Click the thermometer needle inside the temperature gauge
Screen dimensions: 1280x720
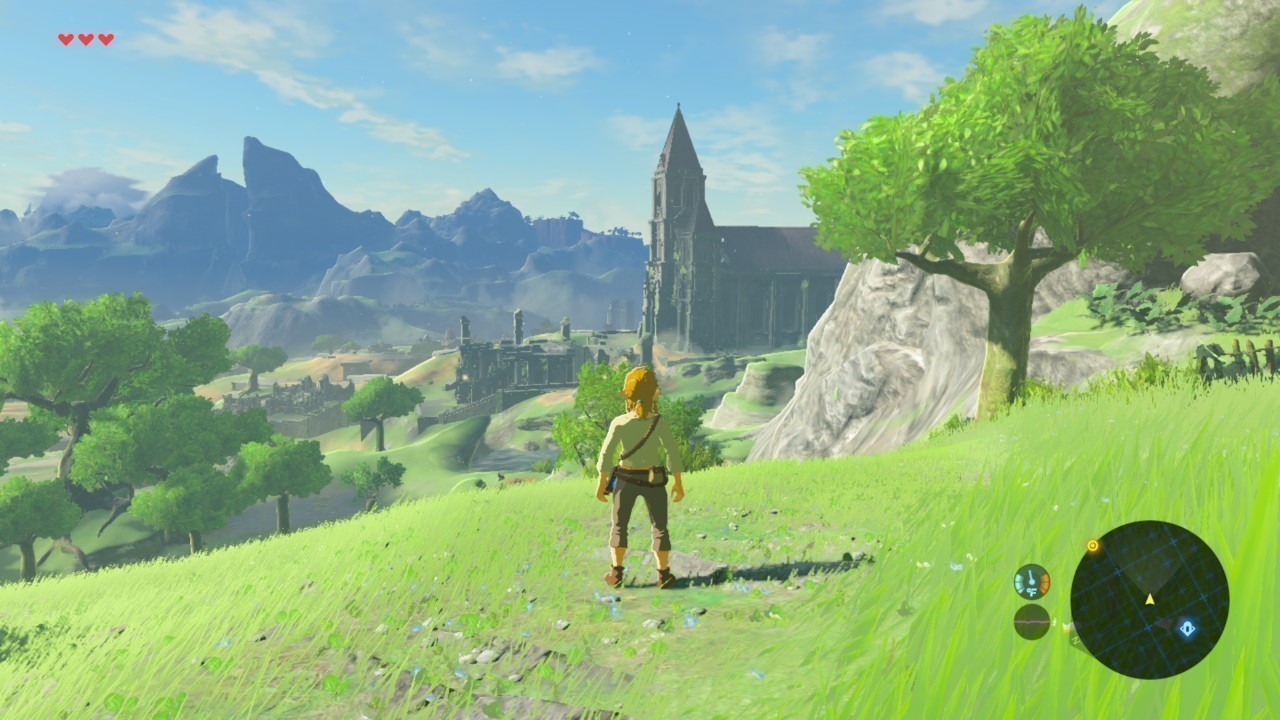[1031, 576]
